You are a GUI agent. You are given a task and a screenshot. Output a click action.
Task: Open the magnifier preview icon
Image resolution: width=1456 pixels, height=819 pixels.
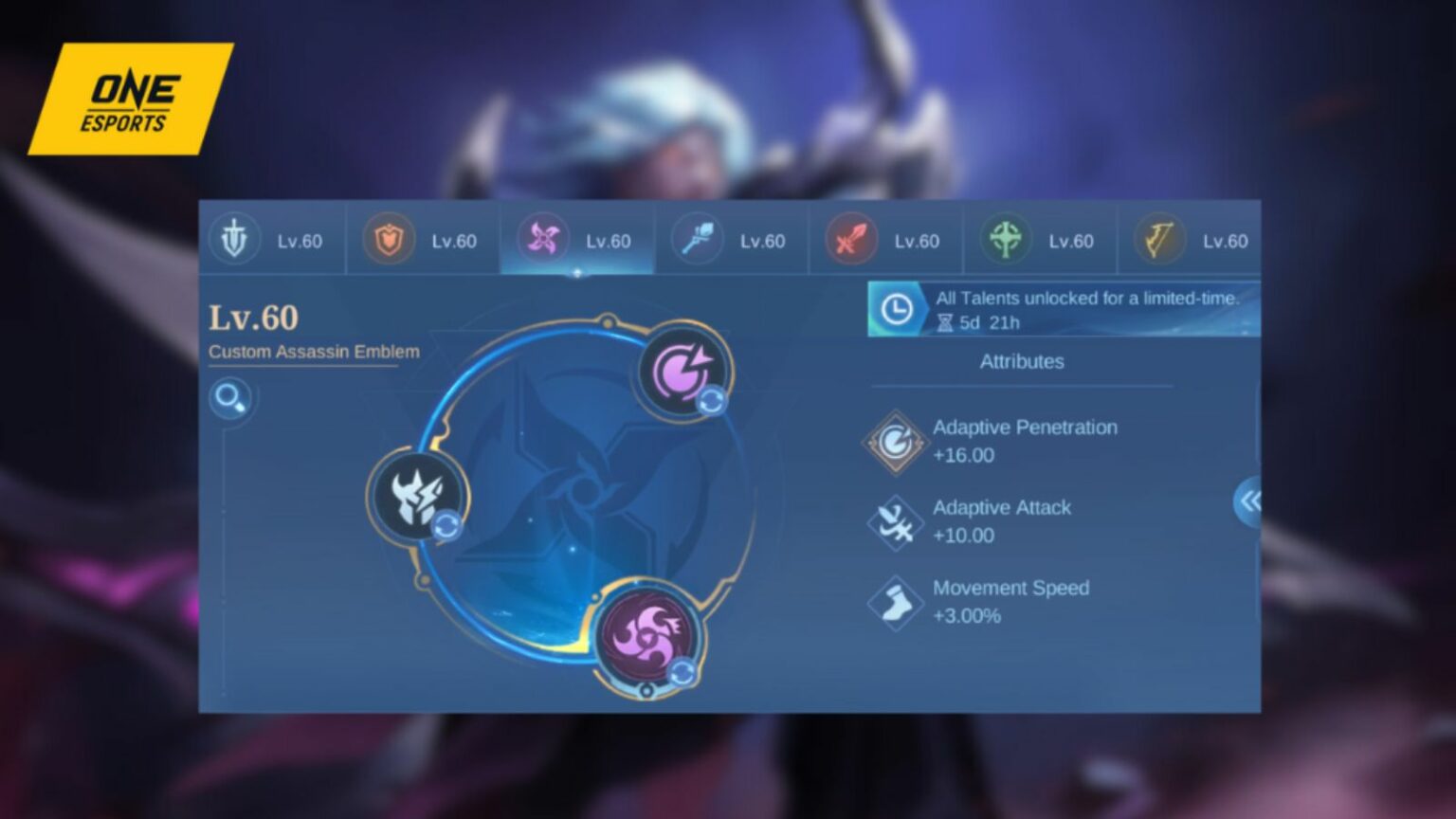(228, 399)
